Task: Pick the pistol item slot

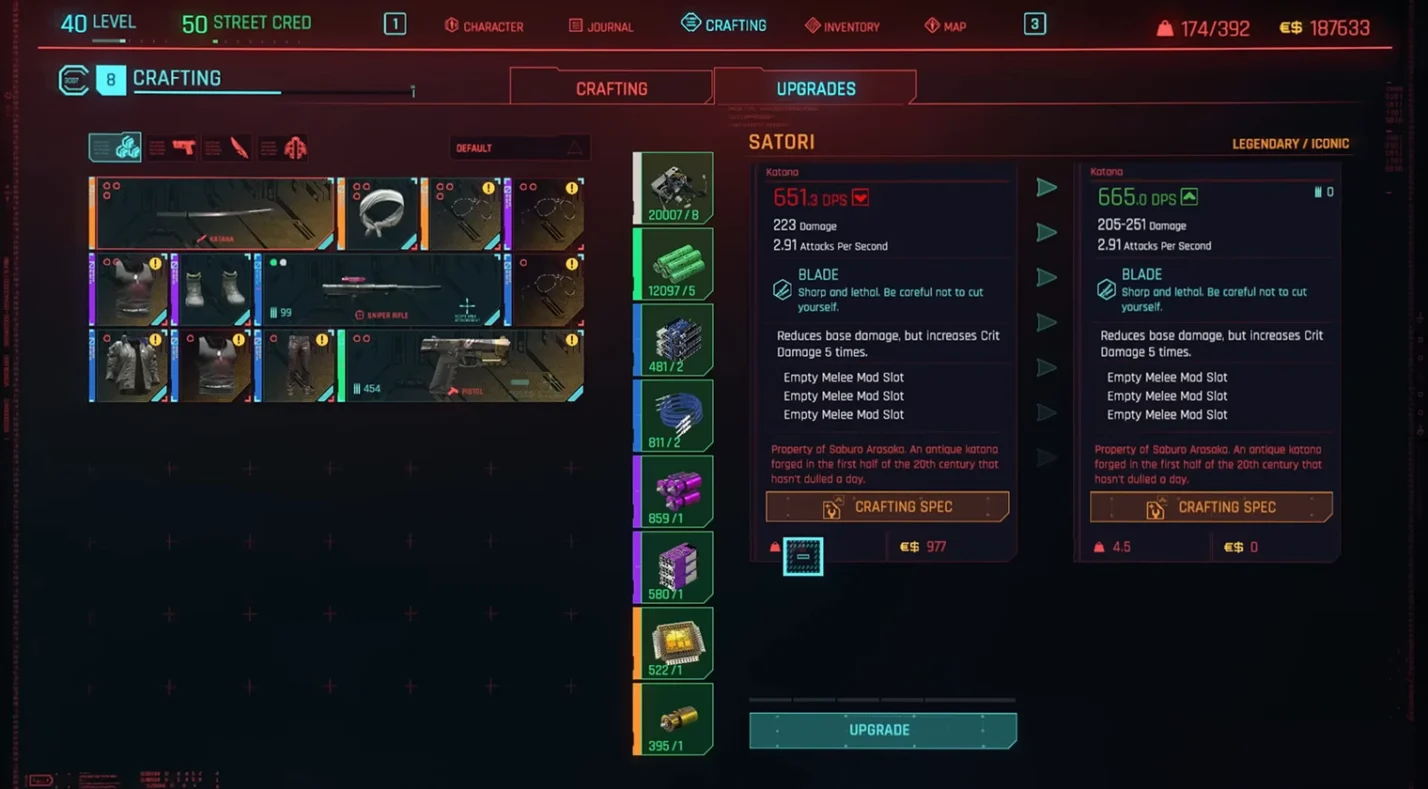Action: (x=462, y=366)
